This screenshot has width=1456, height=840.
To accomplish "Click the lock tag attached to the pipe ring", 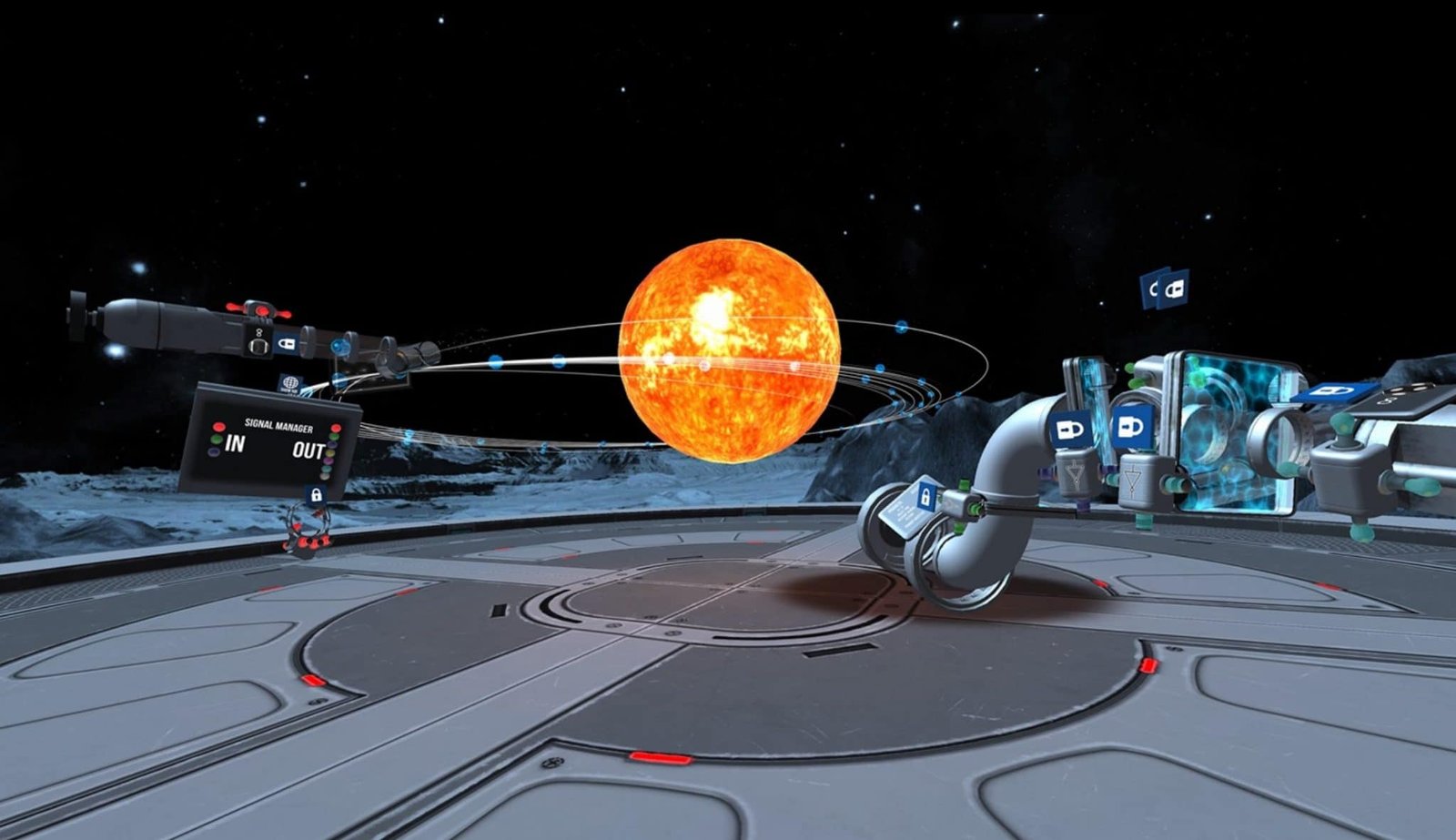I will [x=925, y=496].
